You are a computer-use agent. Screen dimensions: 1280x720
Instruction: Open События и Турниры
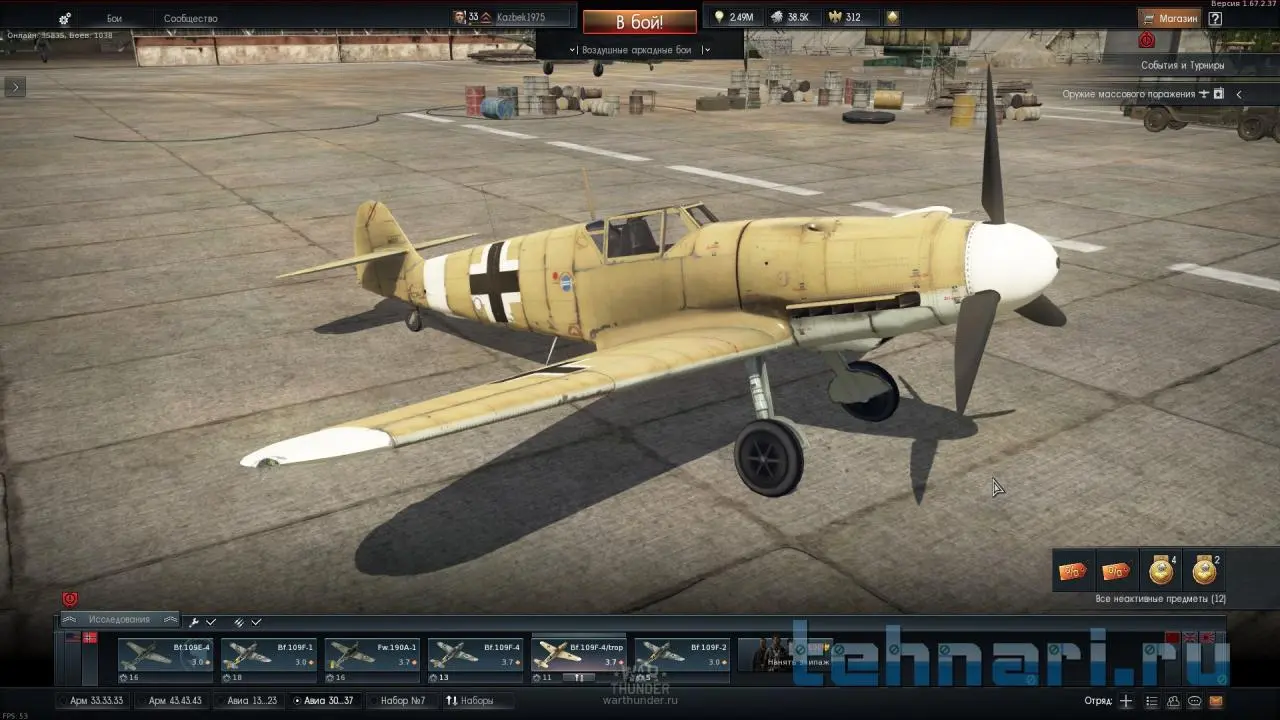pyautogui.click(x=1182, y=65)
